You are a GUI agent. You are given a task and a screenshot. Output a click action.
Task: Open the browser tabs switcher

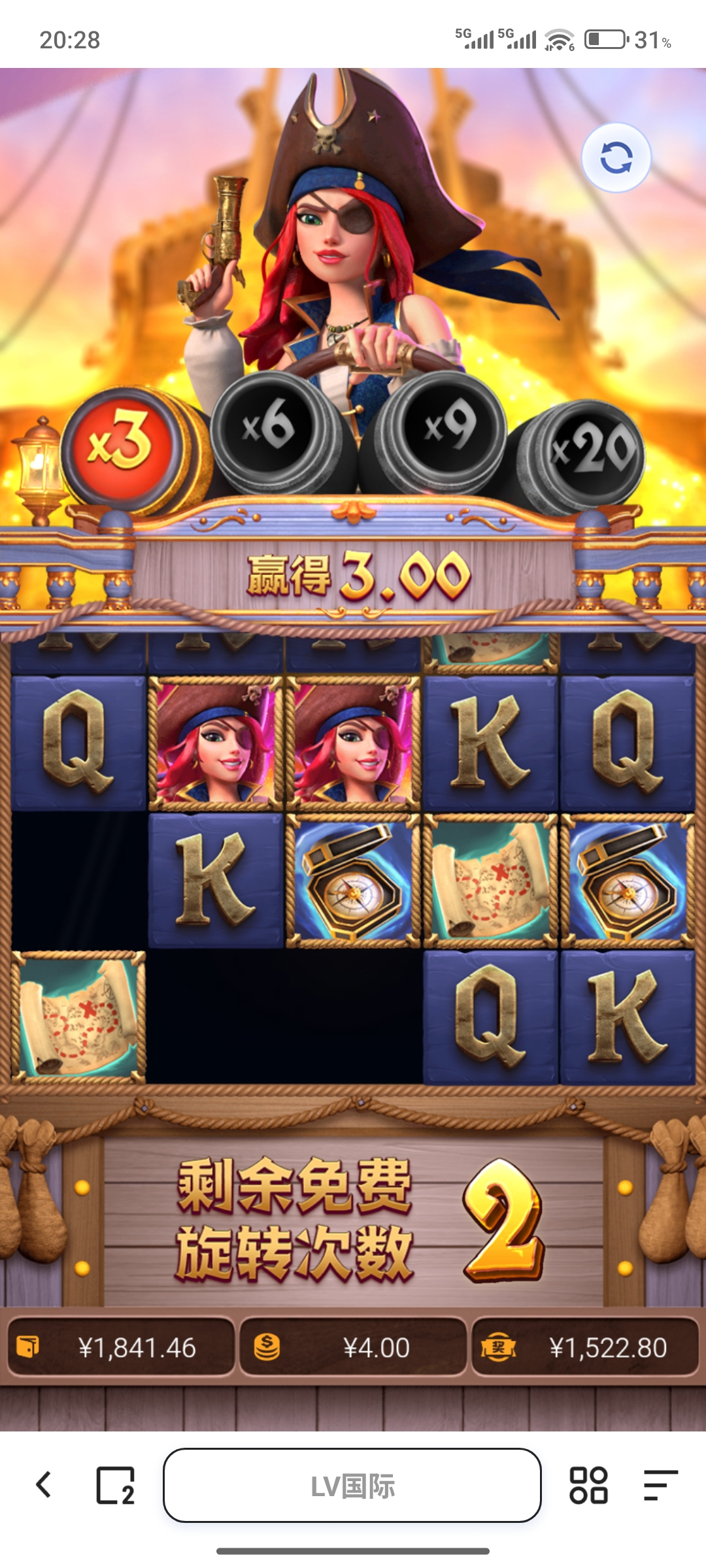tap(115, 1485)
